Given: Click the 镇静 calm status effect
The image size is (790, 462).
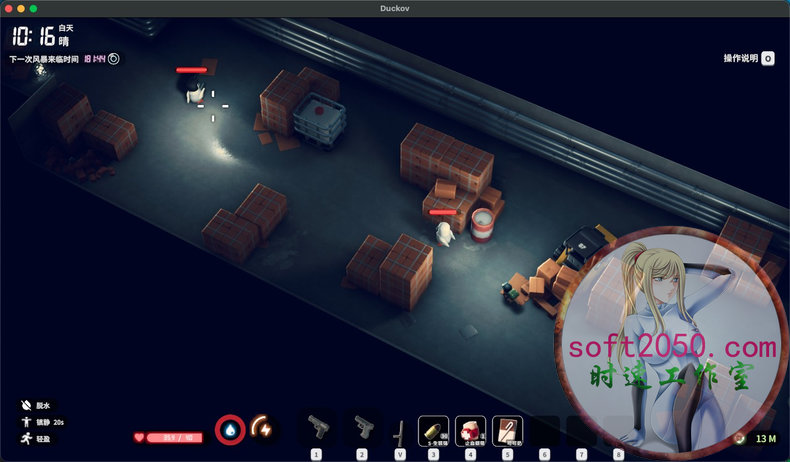Looking at the screenshot, I should coord(26,423).
